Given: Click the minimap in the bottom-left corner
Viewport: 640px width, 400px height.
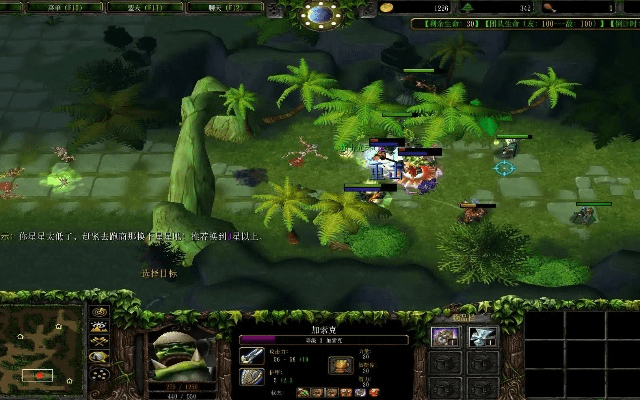Looking at the screenshot, I should tap(42, 349).
